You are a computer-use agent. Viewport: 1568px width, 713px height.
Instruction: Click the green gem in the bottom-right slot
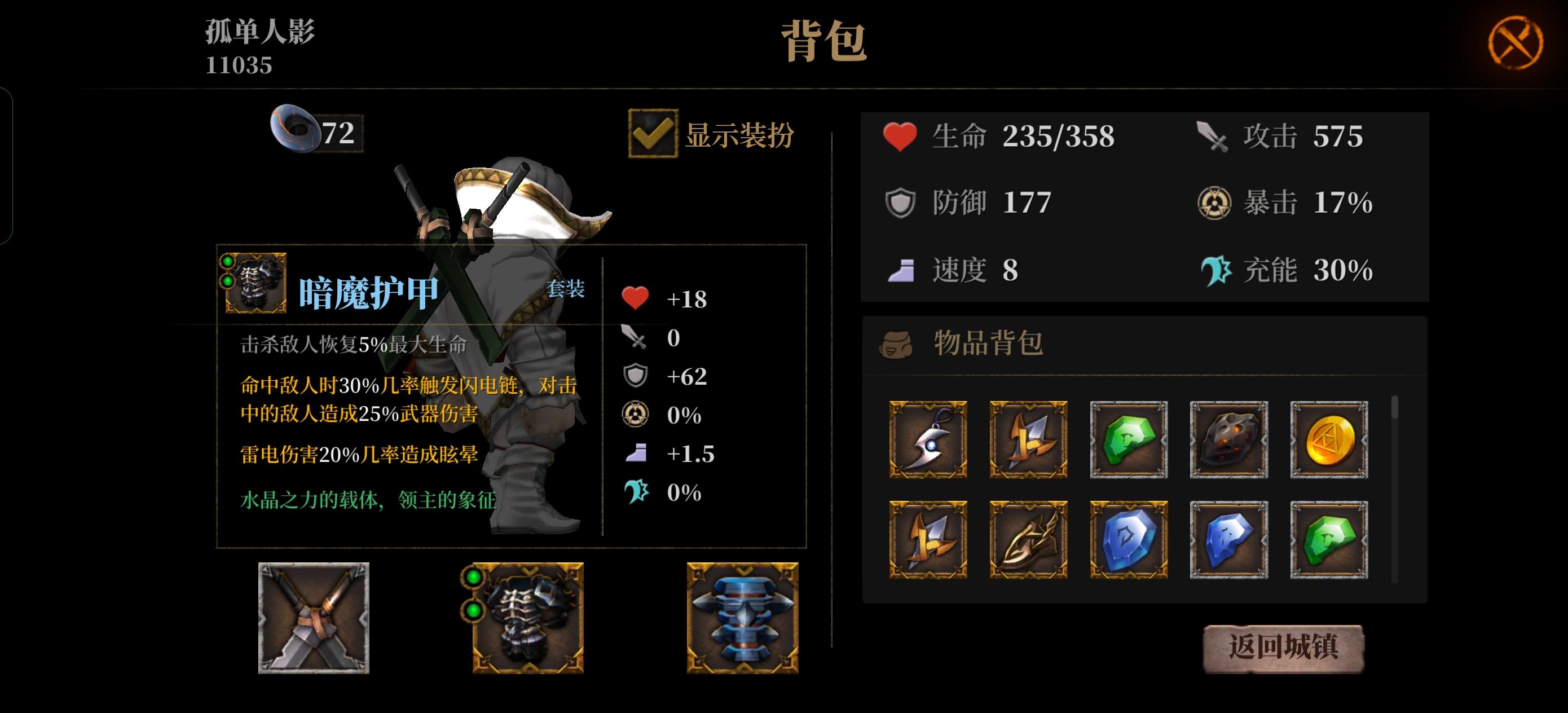coord(1328,539)
